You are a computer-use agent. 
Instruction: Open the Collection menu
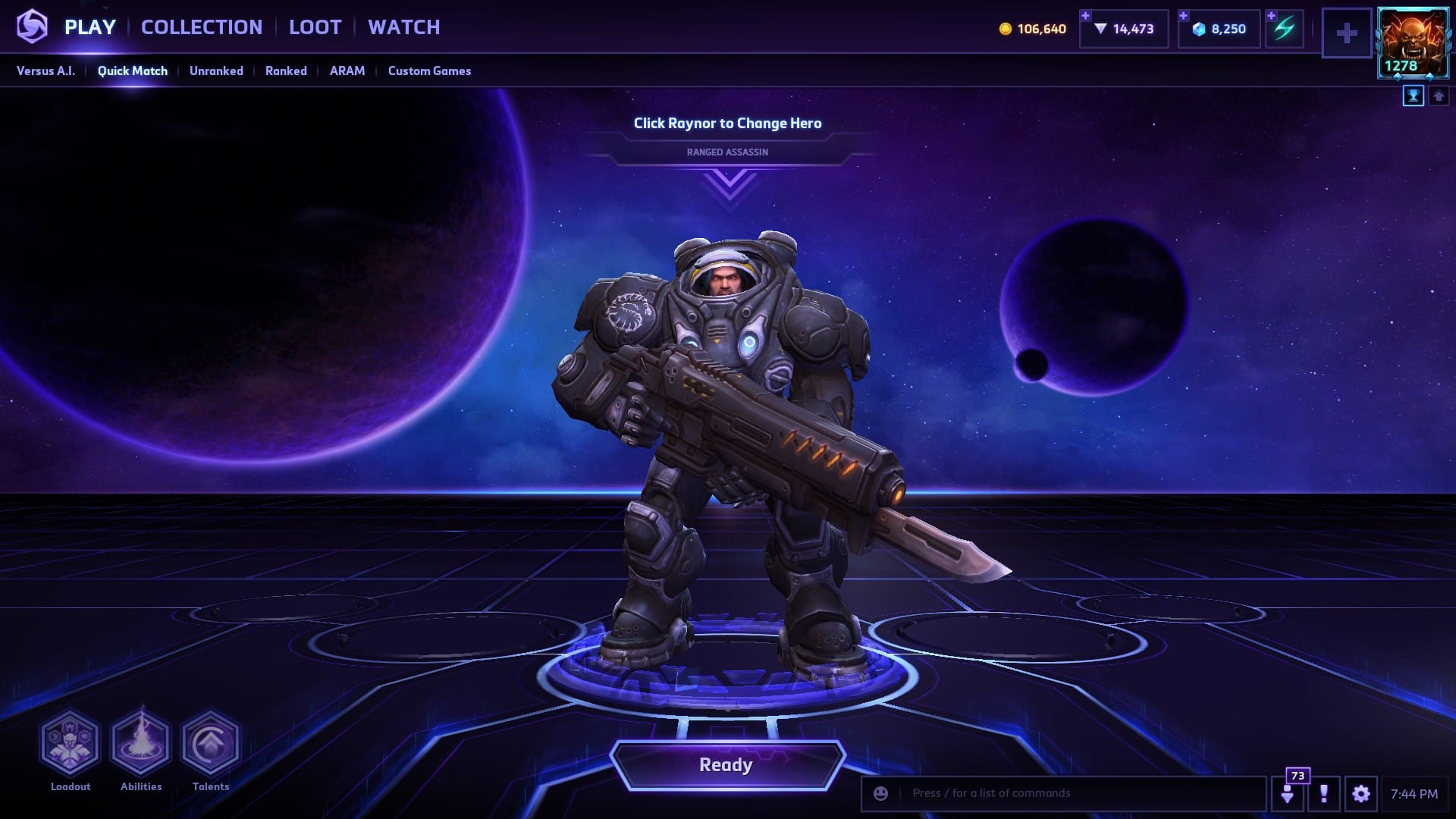pyautogui.click(x=202, y=27)
